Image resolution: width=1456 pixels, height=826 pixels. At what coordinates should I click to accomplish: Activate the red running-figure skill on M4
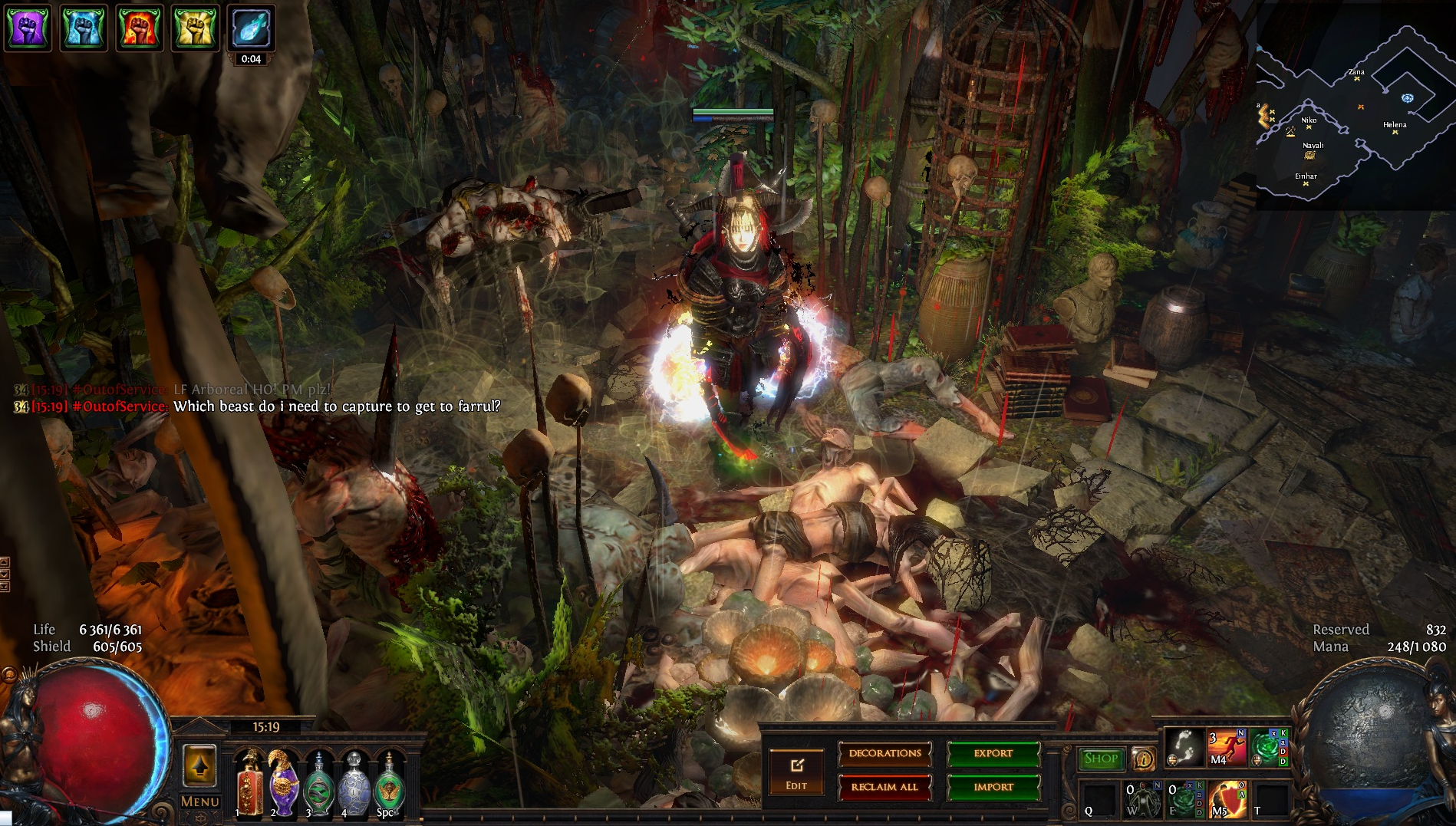tap(1226, 748)
